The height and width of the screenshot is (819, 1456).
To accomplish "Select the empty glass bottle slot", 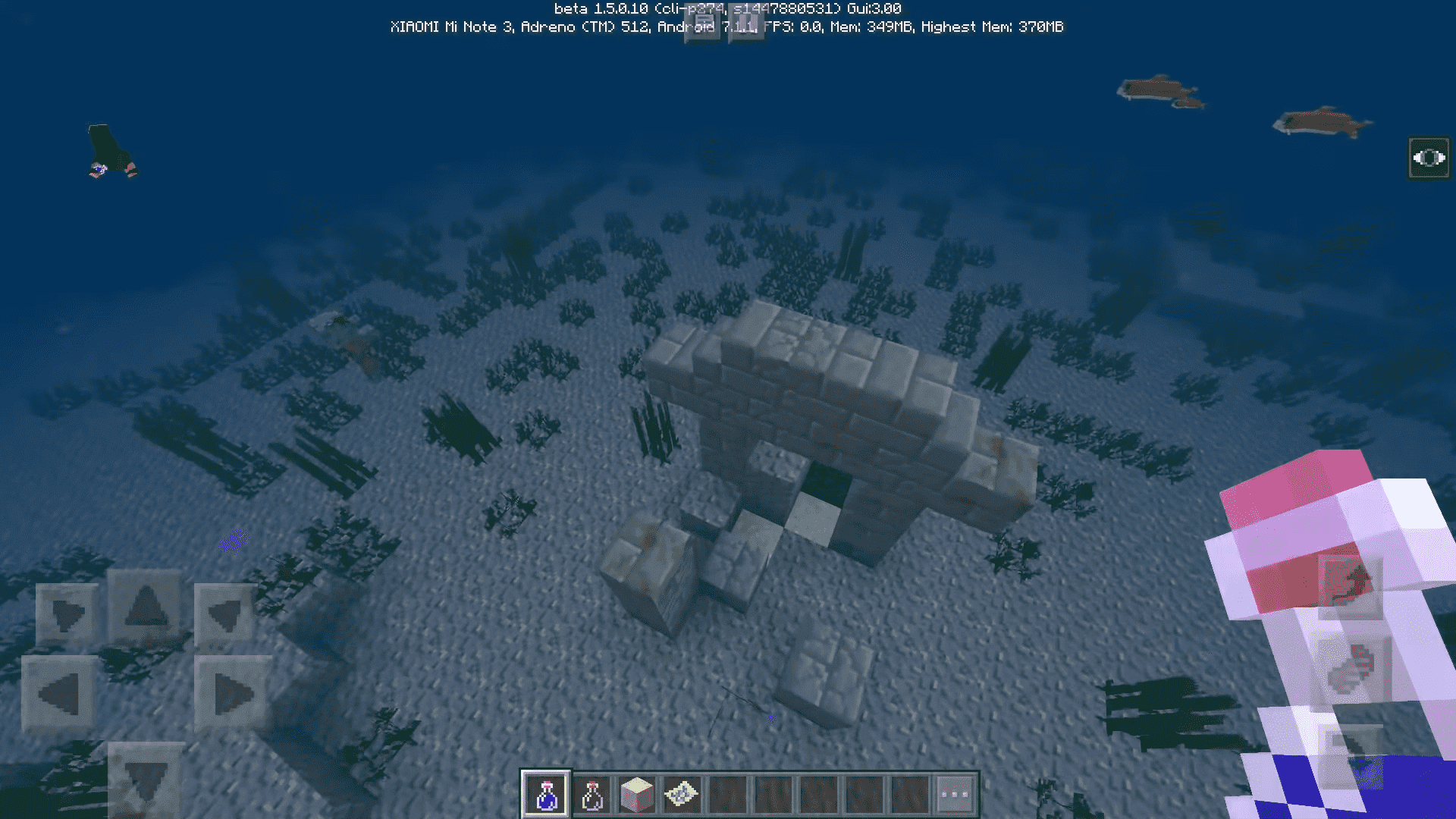I will pyautogui.click(x=591, y=794).
